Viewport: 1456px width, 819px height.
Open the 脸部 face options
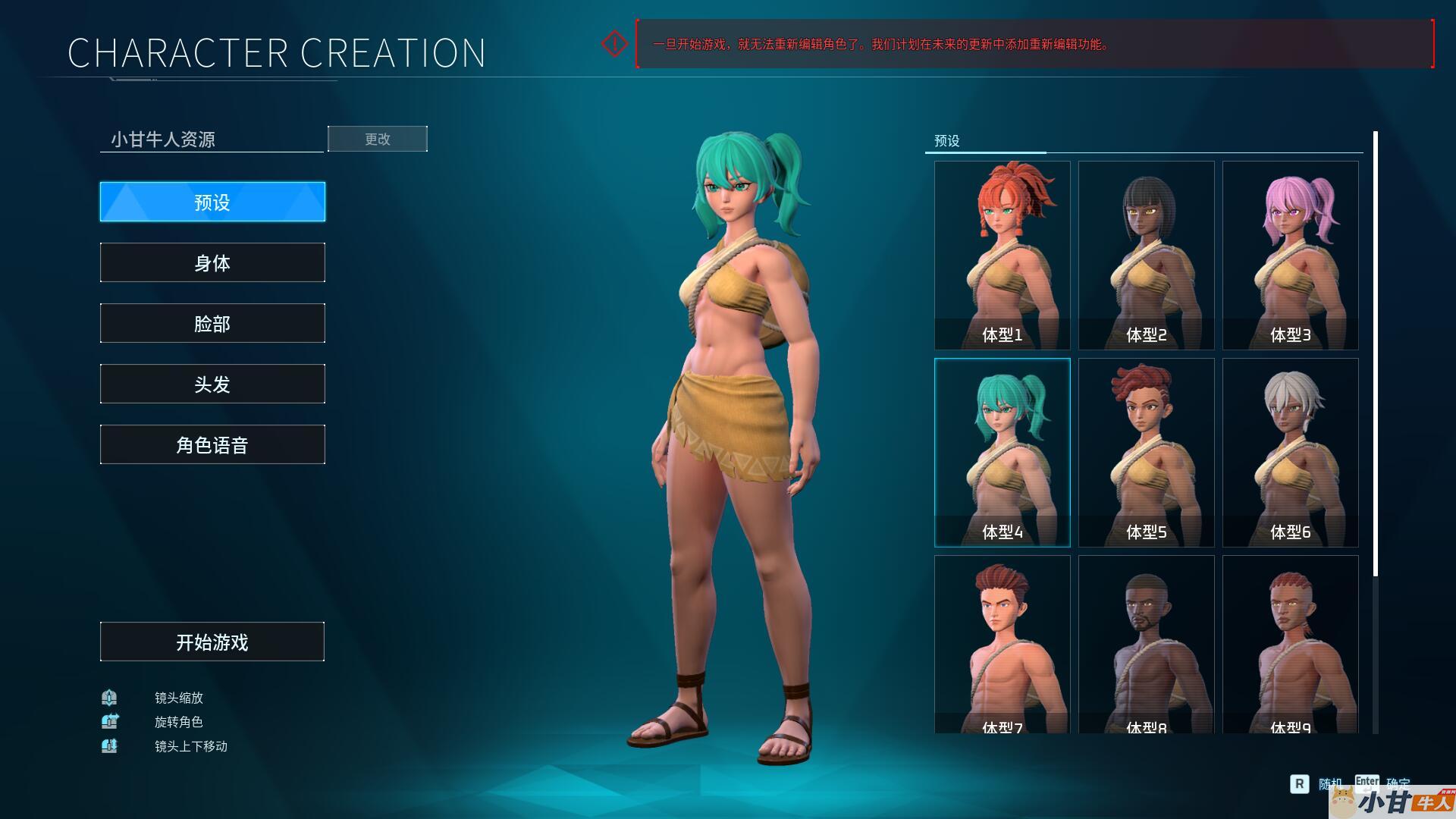pos(212,323)
